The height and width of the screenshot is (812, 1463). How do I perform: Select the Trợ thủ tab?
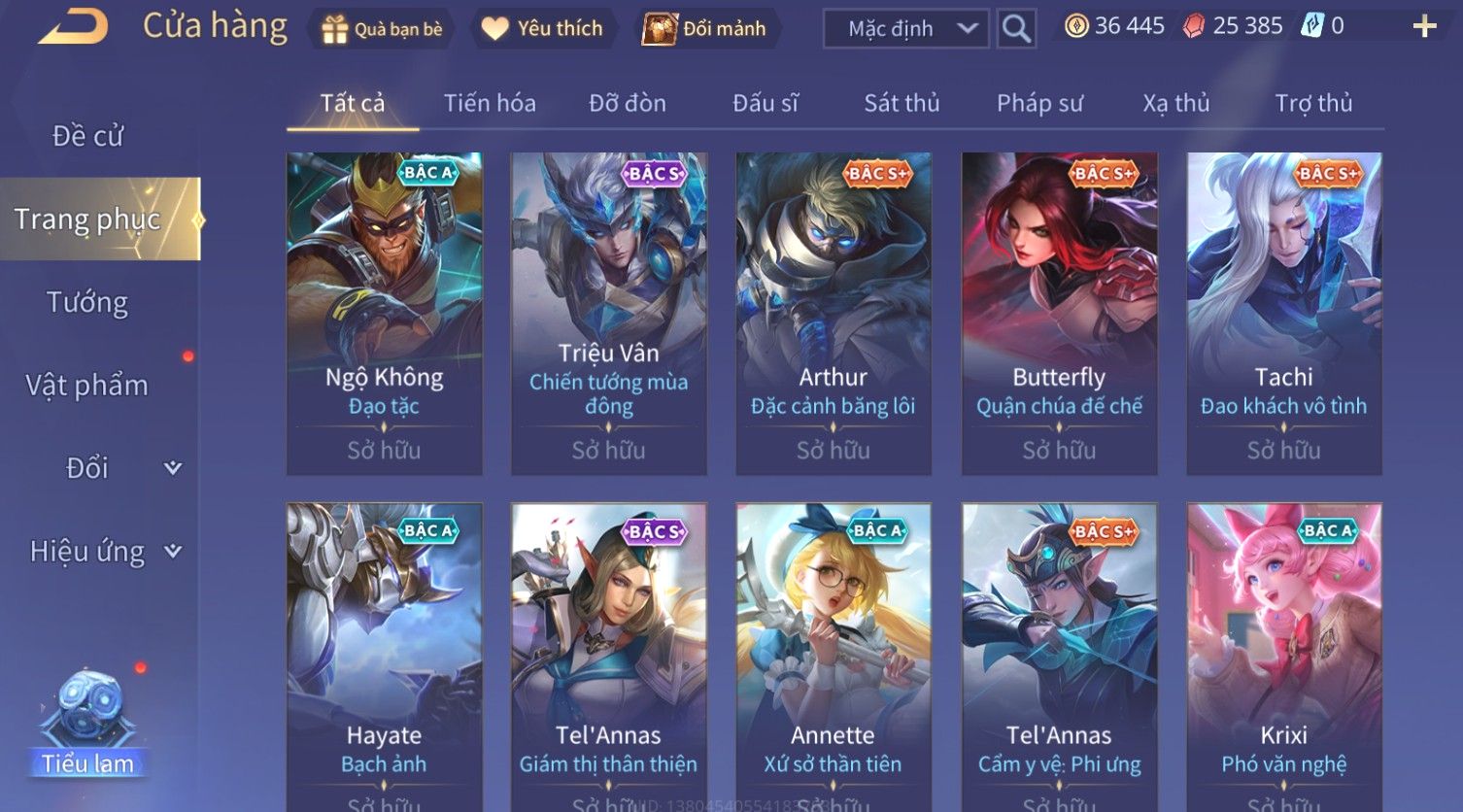pyautogui.click(x=1313, y=103)
